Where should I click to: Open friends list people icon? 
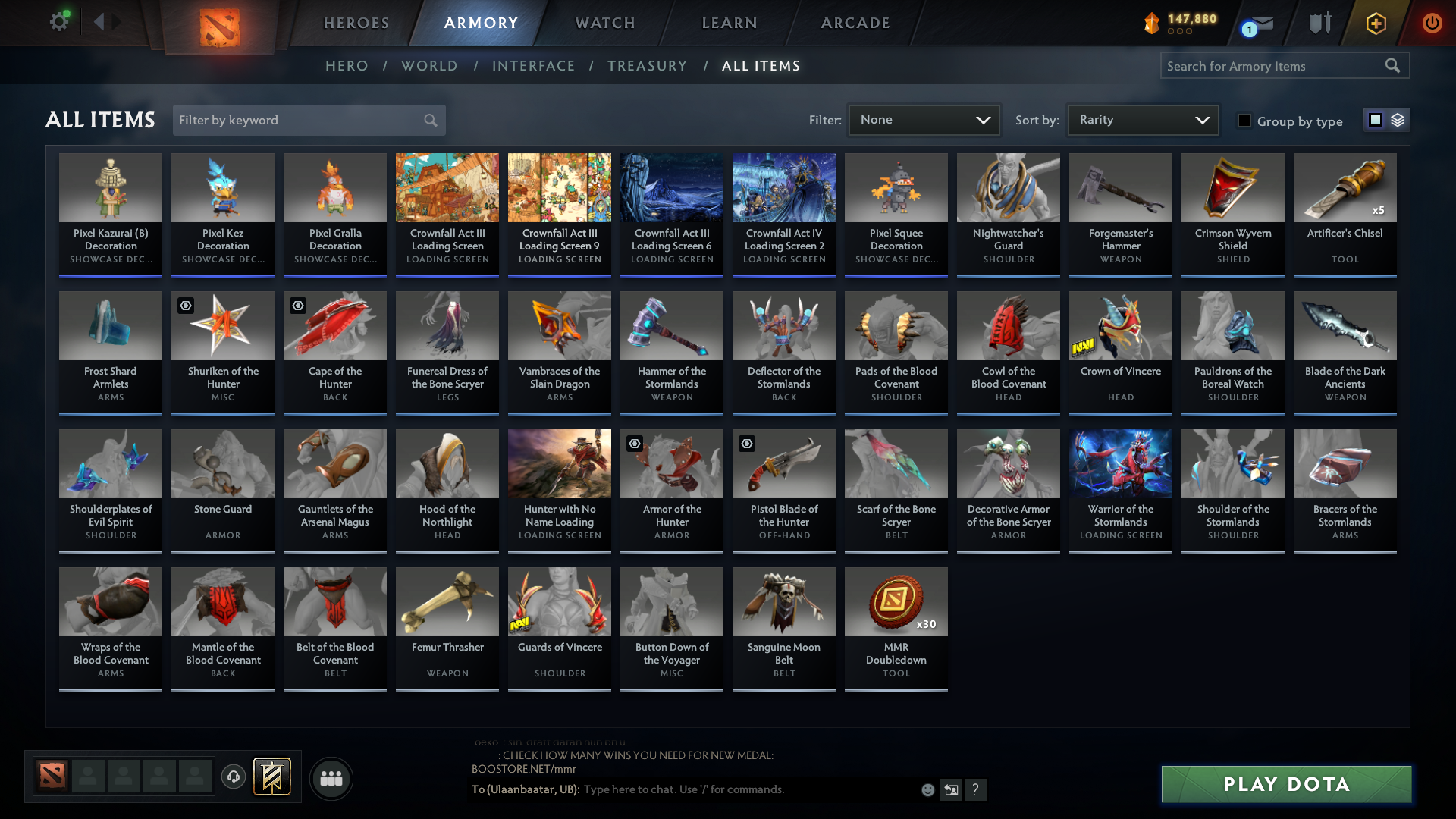[331, 778]
